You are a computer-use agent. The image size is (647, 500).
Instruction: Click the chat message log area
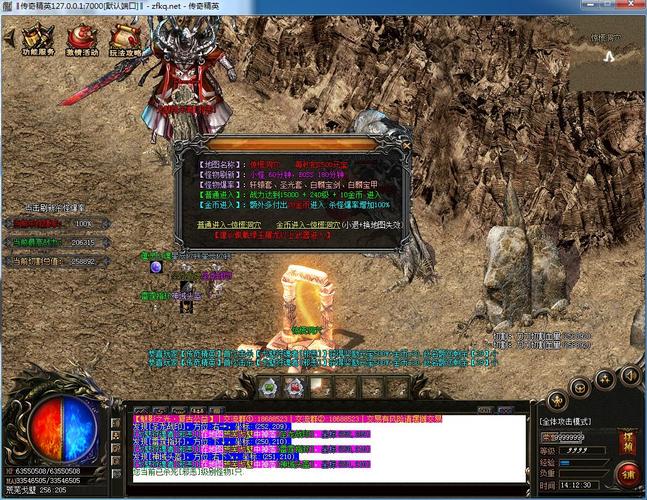point(328,446)
